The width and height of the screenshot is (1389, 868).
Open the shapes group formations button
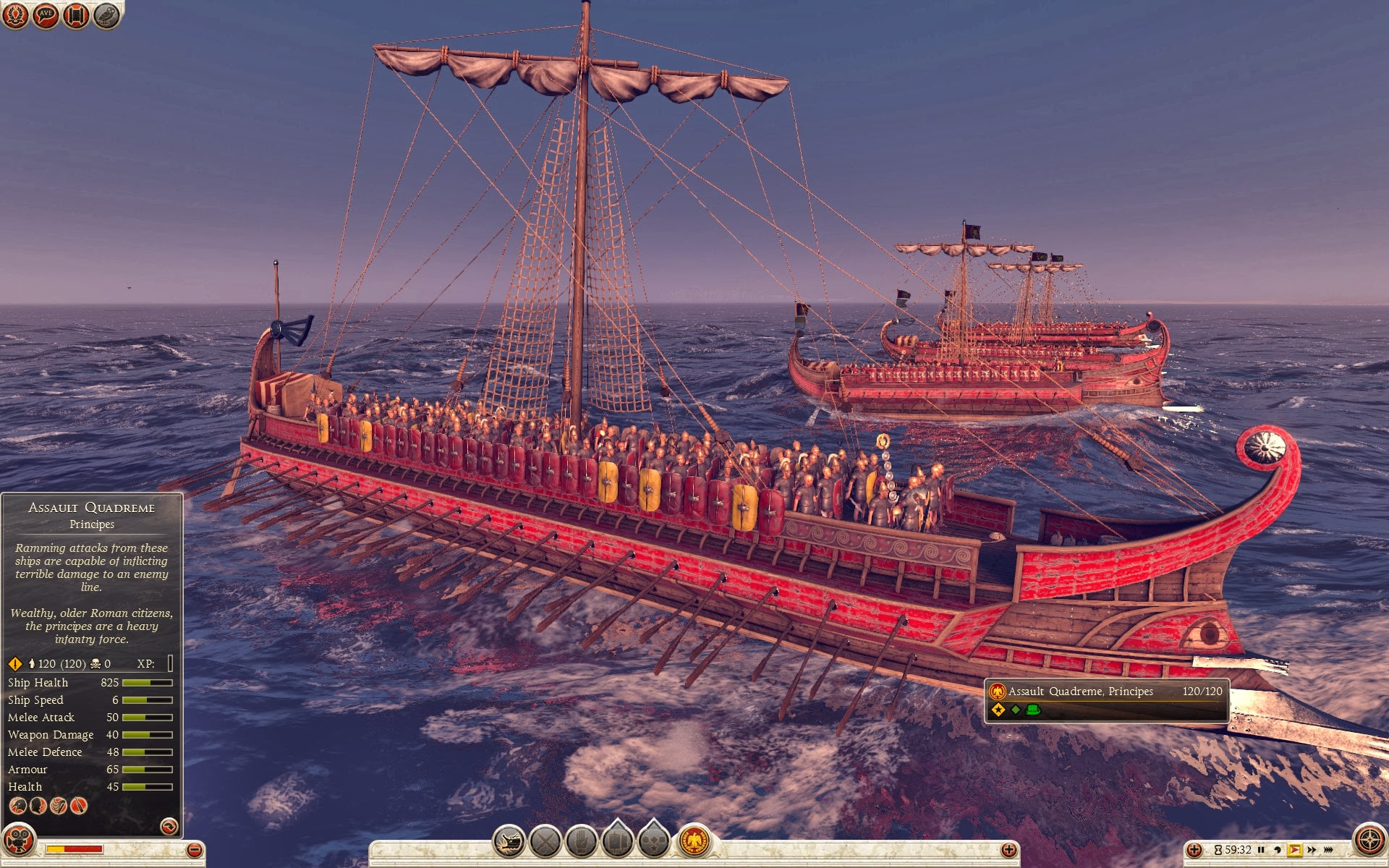click(654, 841)
